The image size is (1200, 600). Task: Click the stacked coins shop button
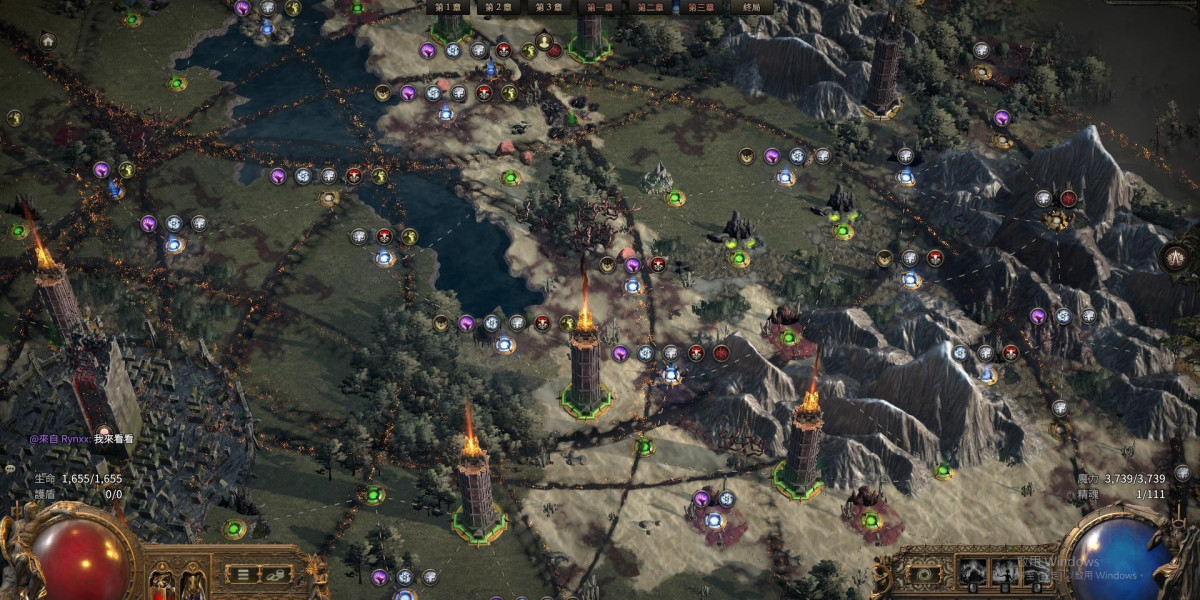pyautogui.click(x=275, y=573)
